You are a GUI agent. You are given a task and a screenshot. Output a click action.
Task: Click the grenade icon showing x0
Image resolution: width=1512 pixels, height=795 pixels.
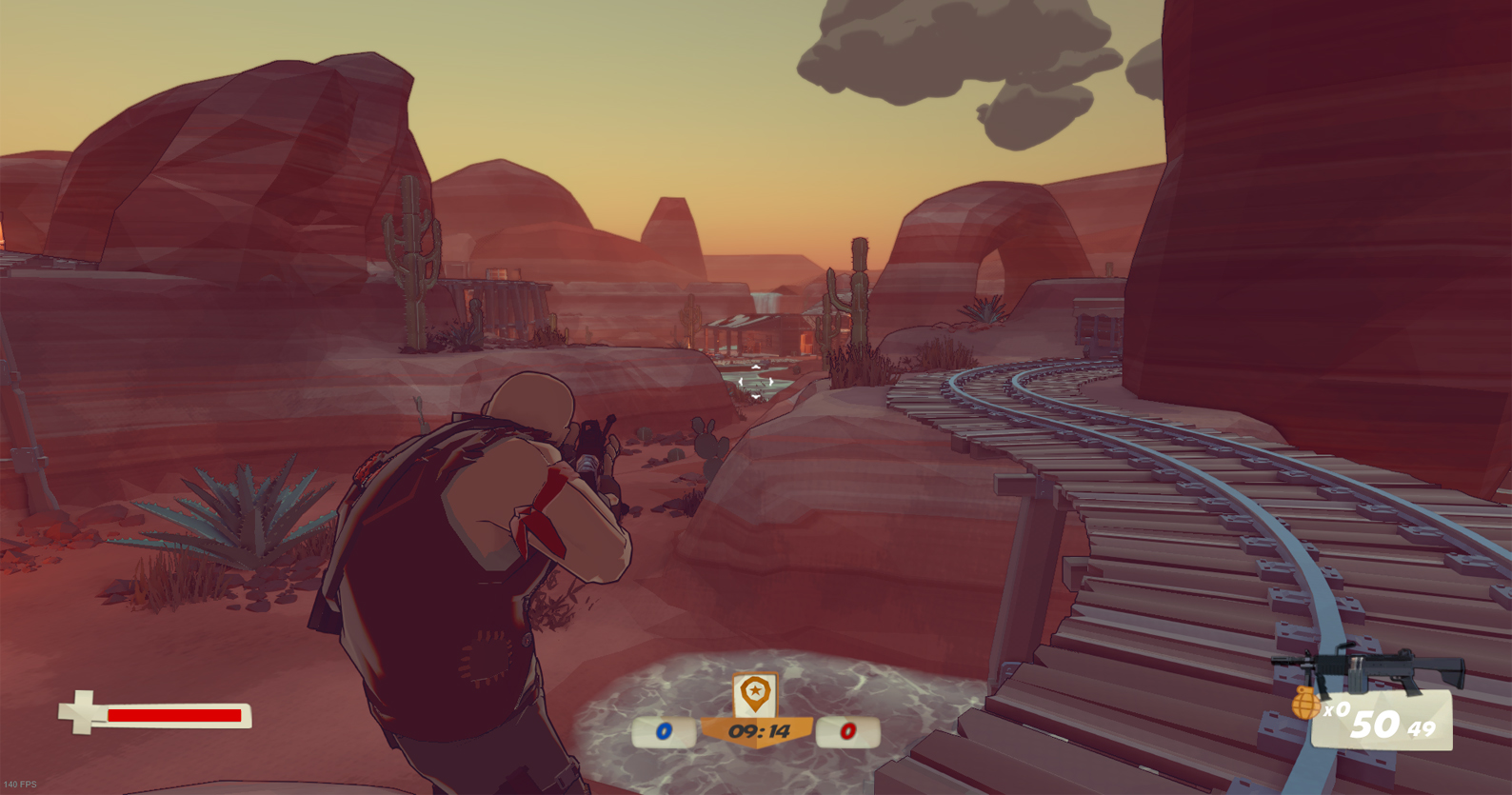coord(1305,703)
